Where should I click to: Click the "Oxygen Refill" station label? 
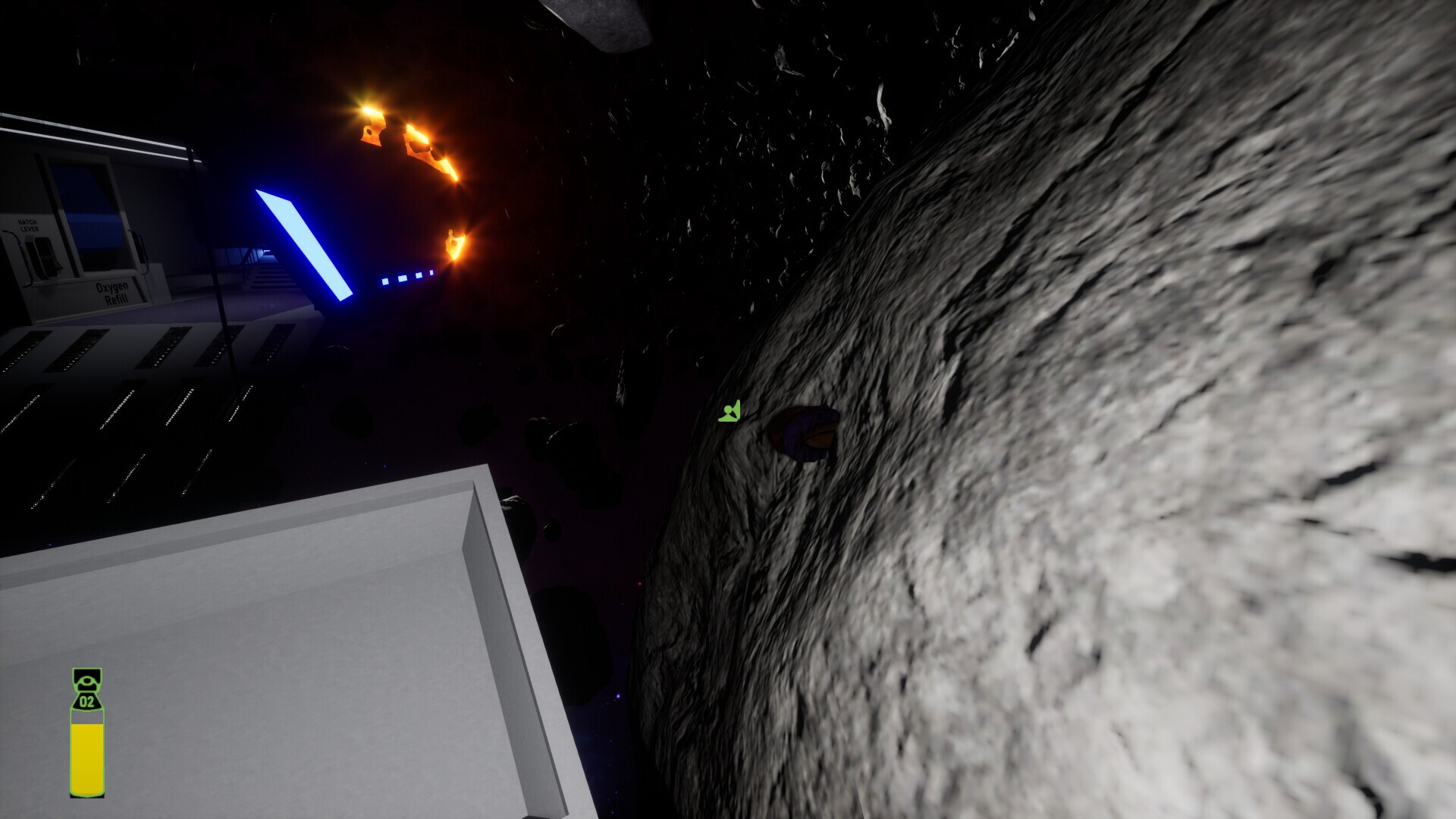click(x=111, y=292)
